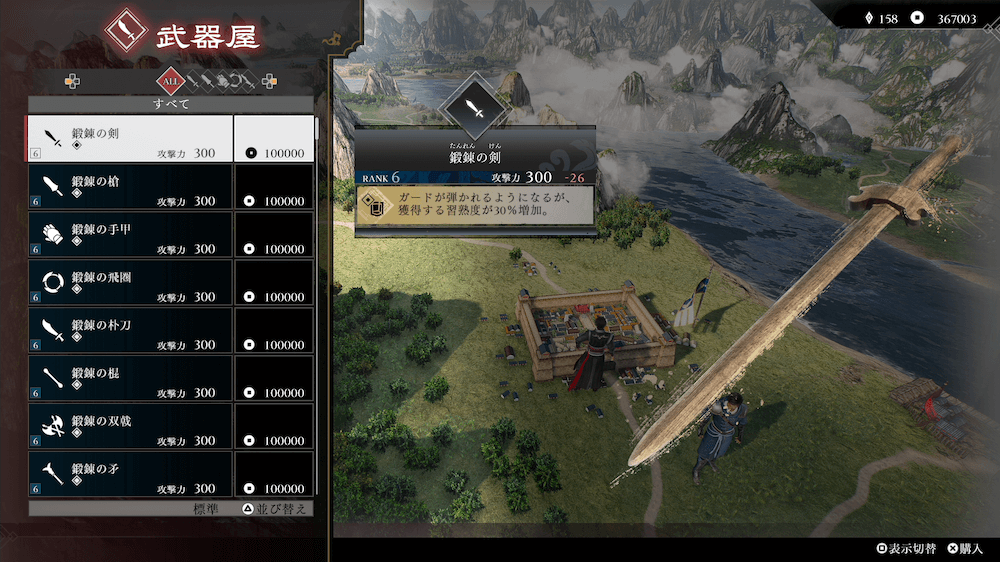Switch to the gauntlets category tab
The width and height of the screenshot is (1000, 562).
click(224, 80)
